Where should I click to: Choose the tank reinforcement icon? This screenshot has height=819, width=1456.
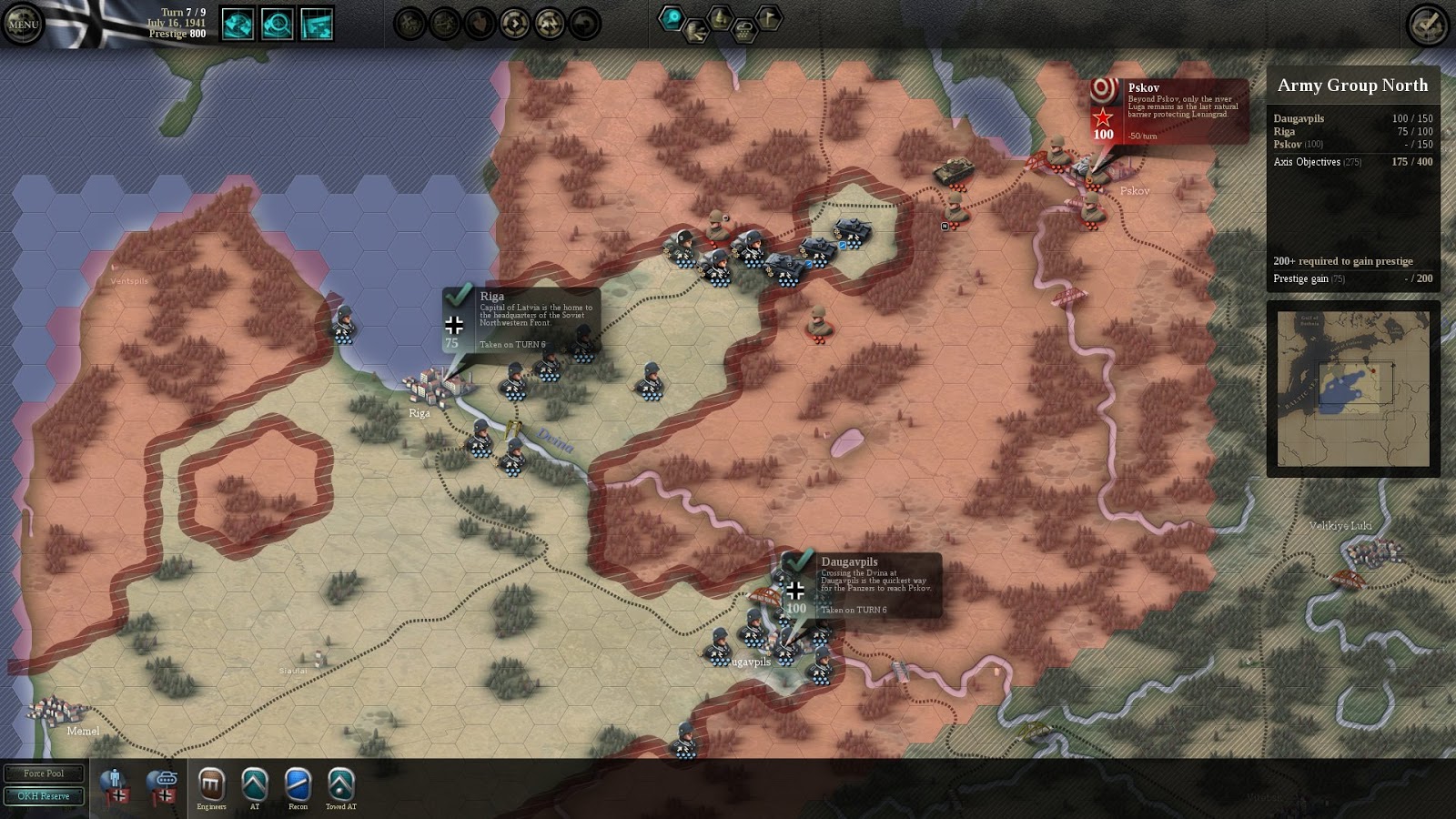tap(163, 785)
